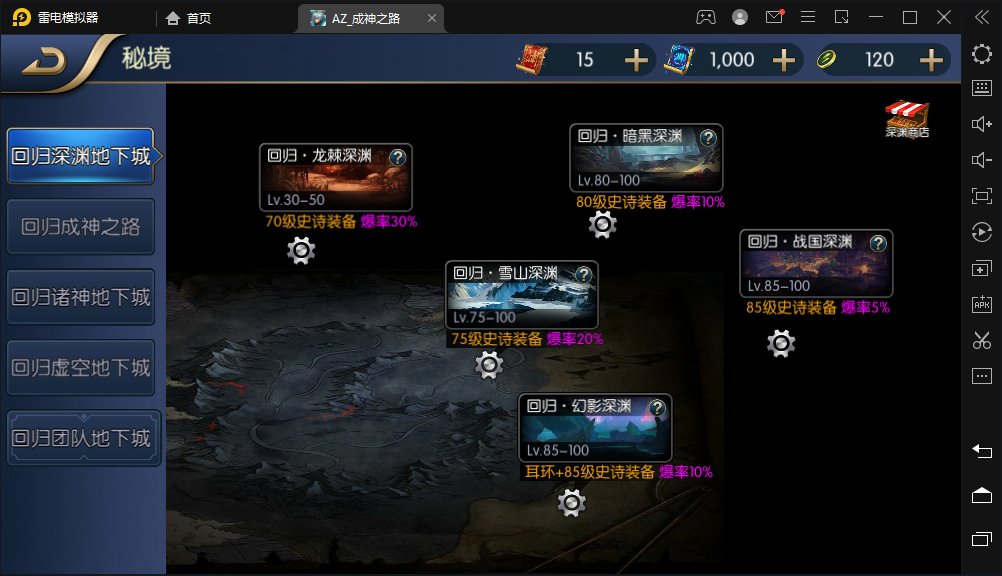
Task: Choose the 回归虚空地下城 tab
Action: (x=81, y=368)
